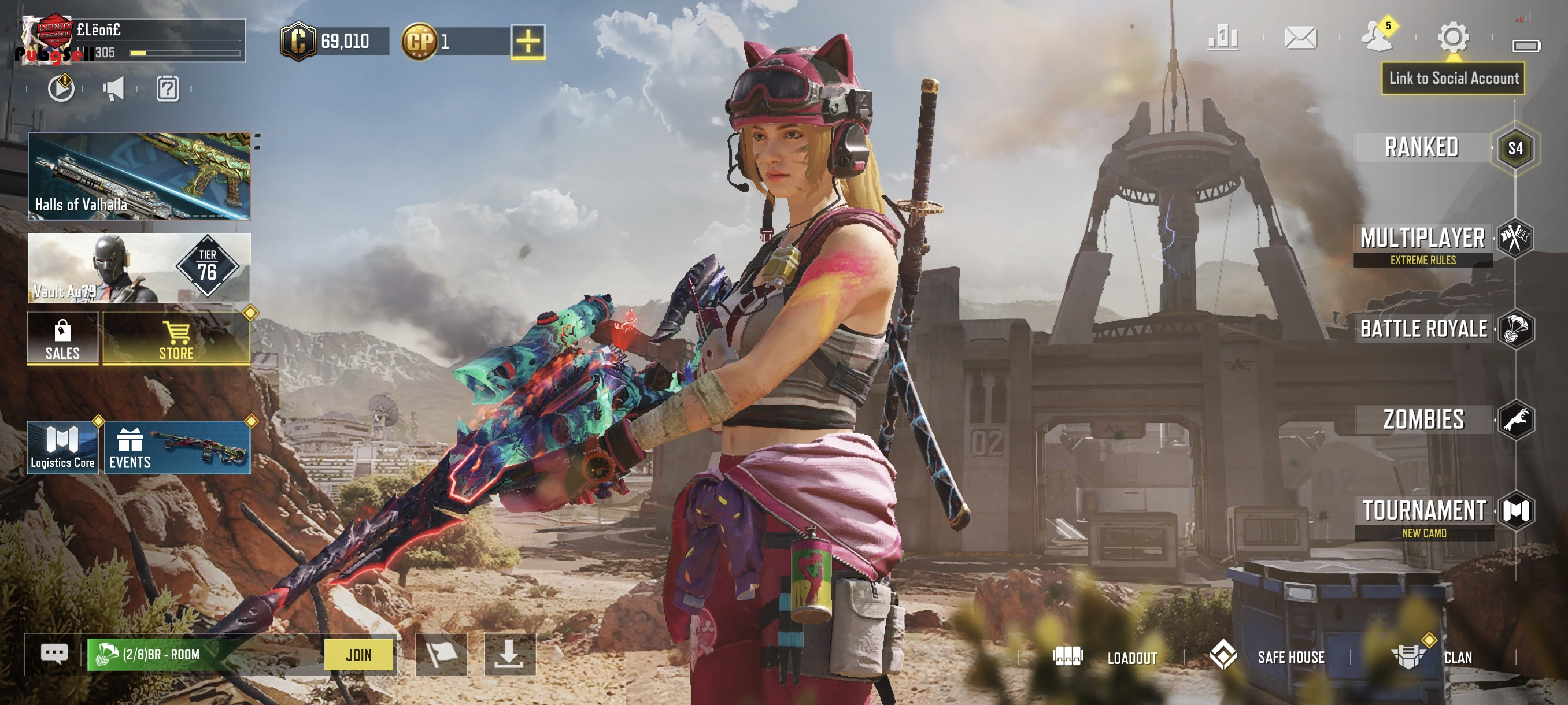Add CP with the plus button

528,42
